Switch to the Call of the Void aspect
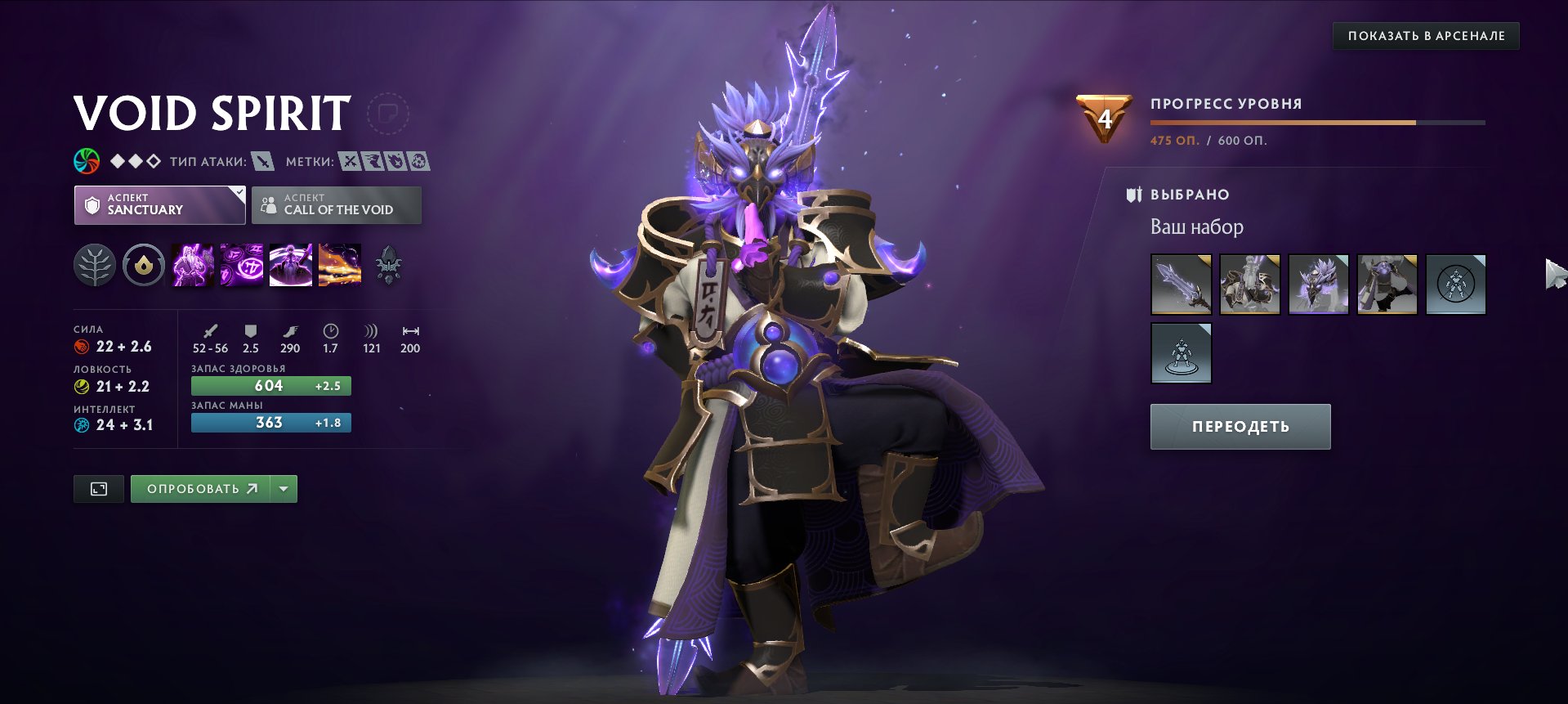 (x=336, y=204)
